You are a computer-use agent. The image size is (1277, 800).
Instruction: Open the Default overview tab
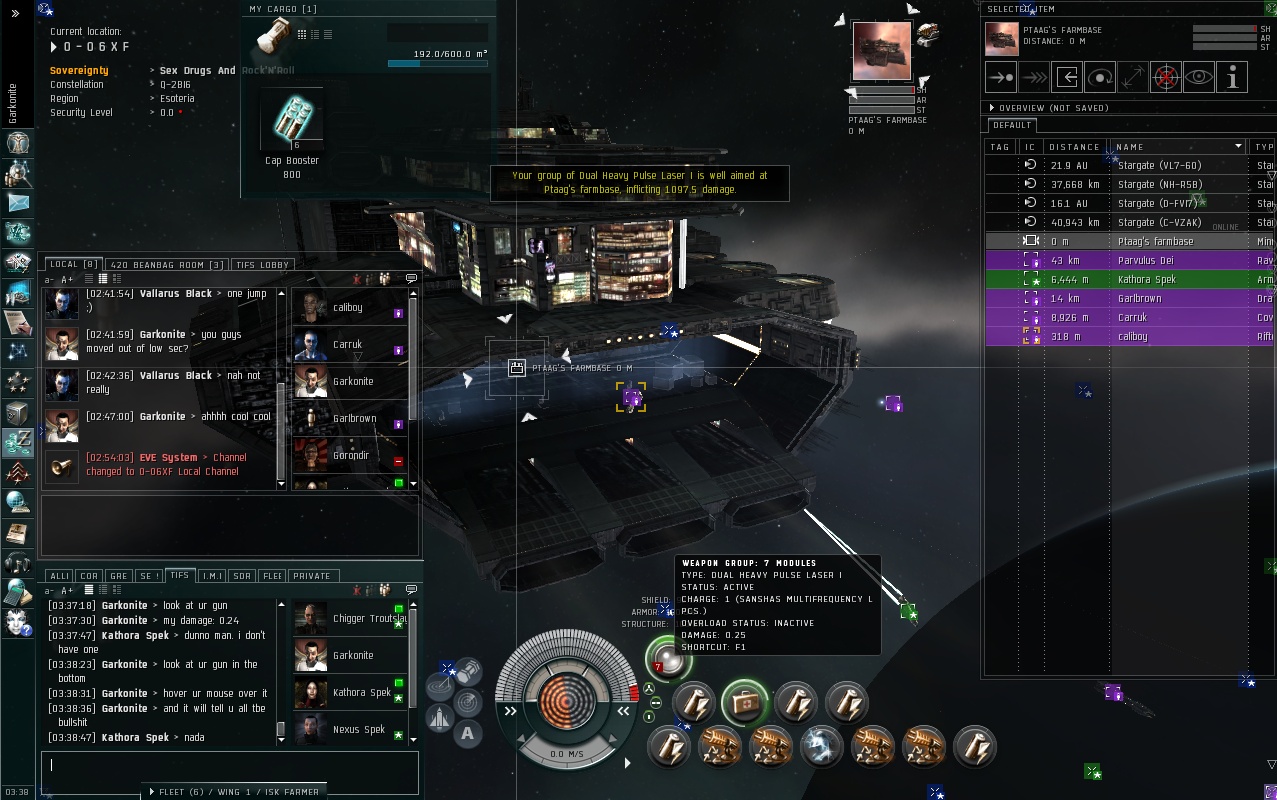1012,125
